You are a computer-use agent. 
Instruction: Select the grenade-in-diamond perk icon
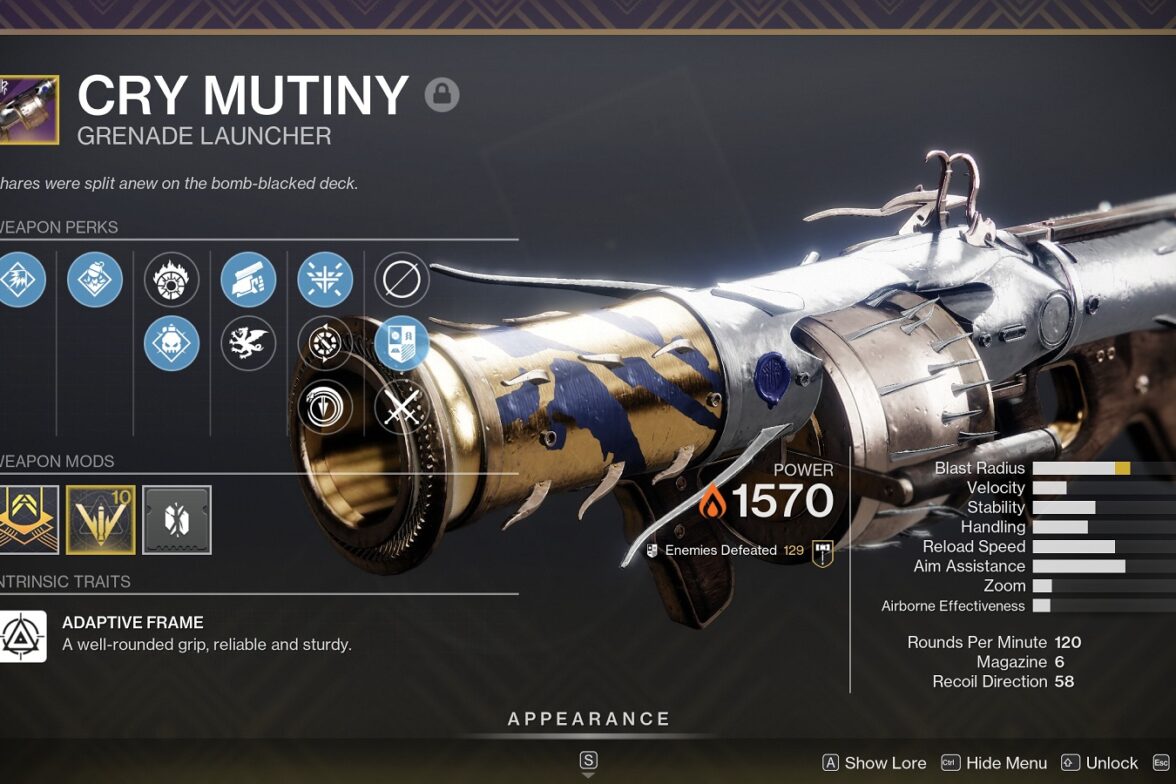pos(95,279)
